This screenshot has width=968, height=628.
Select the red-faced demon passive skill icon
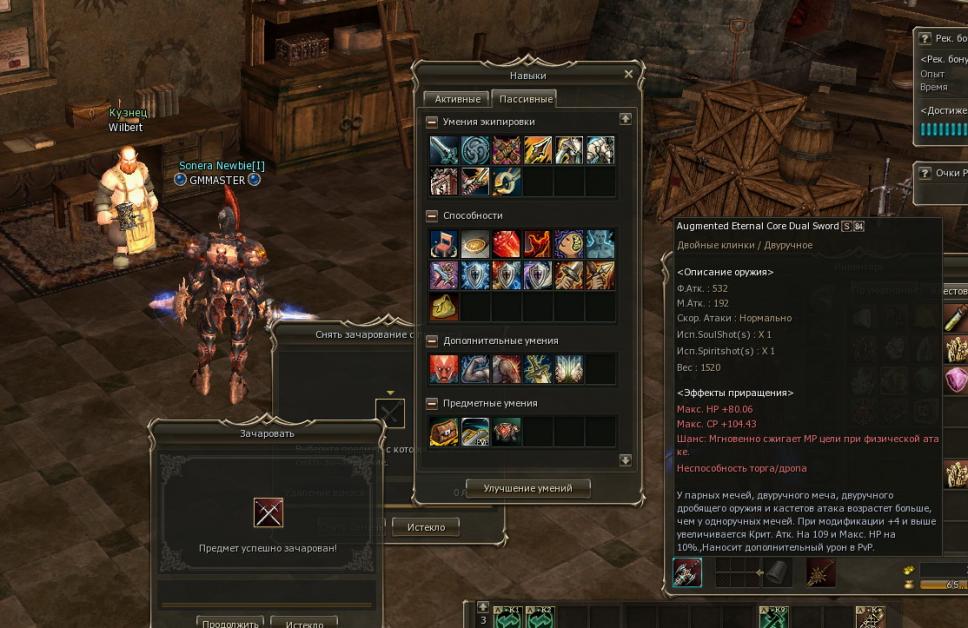(x=444, y=369)
